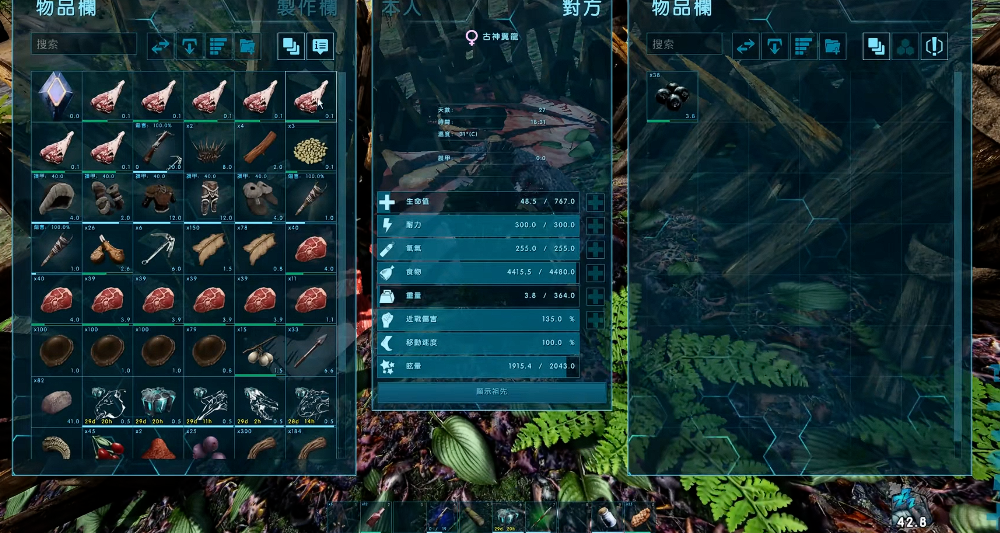Click the creature inventory search field

coord(685,45)
